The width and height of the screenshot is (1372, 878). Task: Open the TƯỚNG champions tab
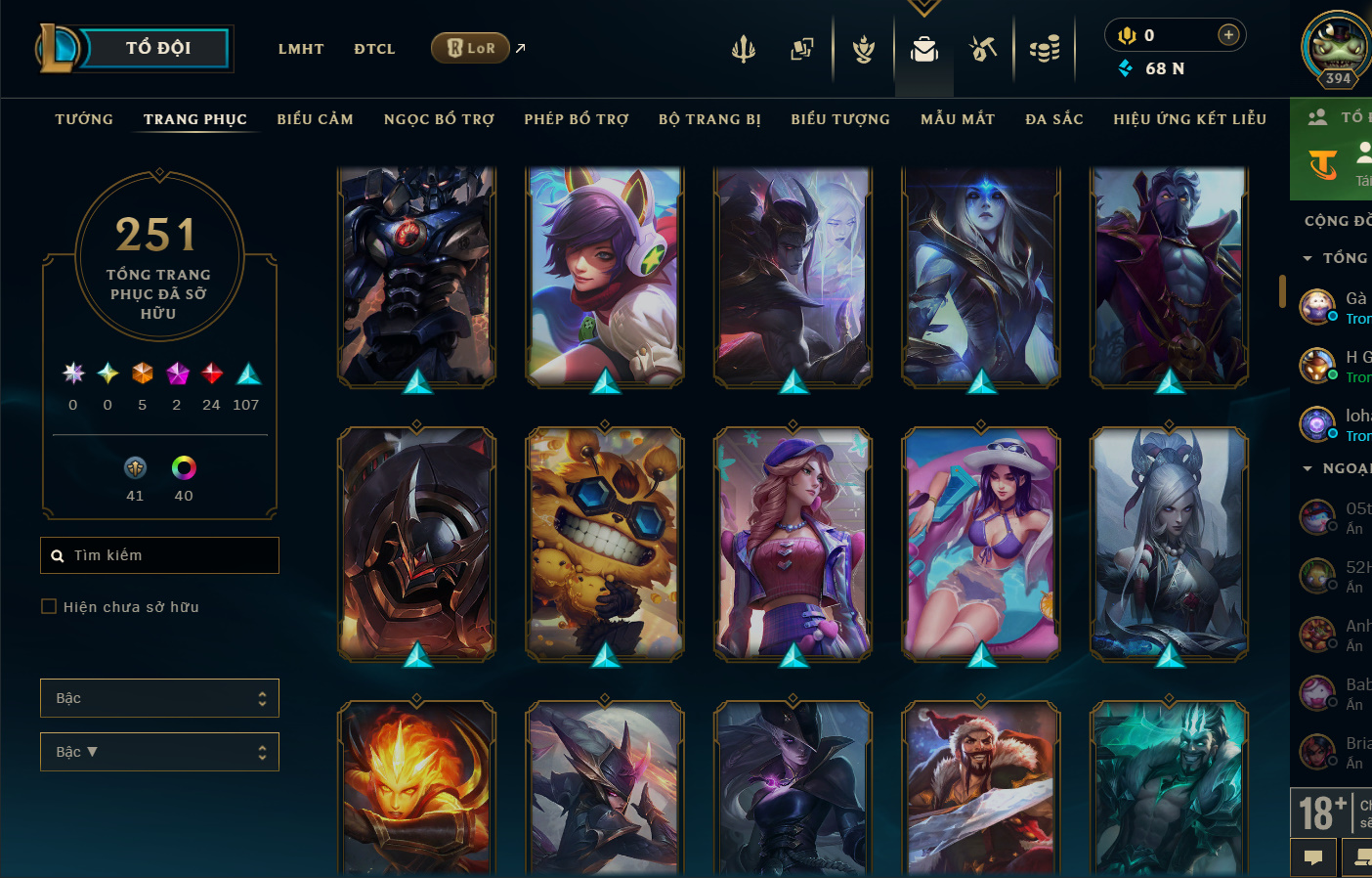(84, 119)
